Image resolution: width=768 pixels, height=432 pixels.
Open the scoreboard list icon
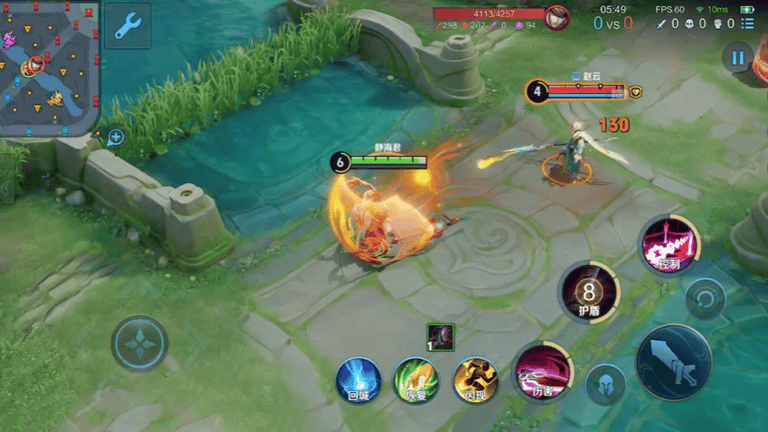747,23
